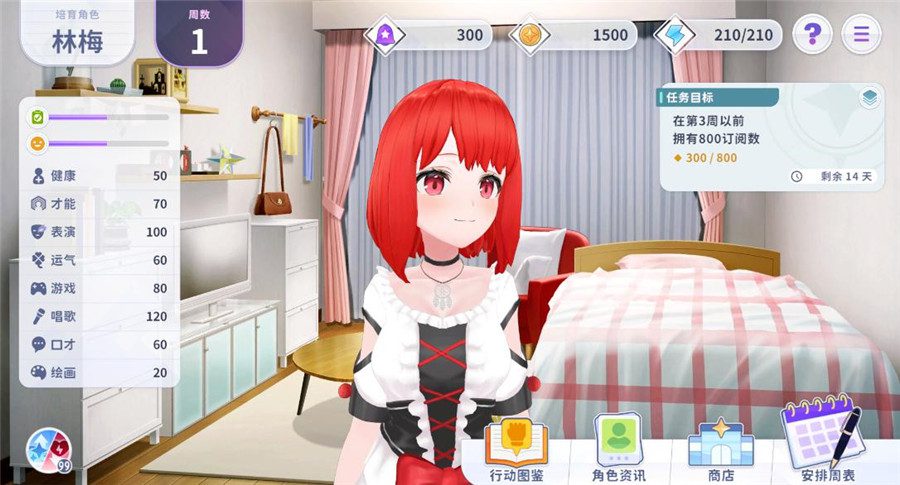
Task: Select the 绘画 painting stat row
Action: [98, 372]
